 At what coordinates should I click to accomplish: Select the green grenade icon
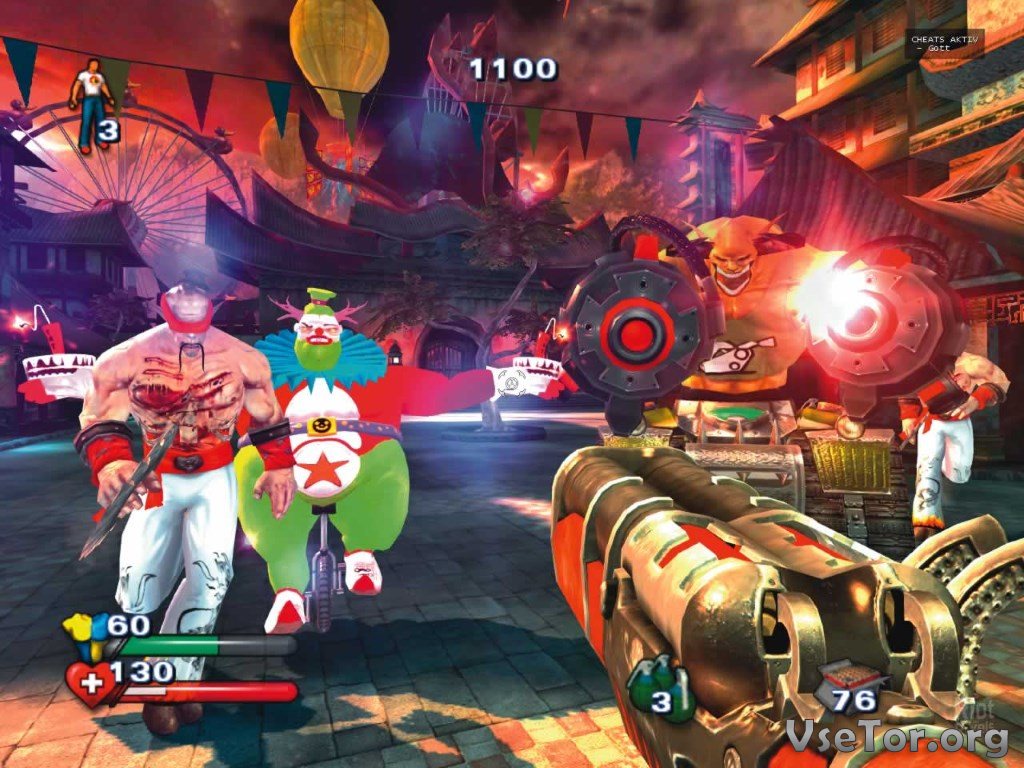click(648, 685)
